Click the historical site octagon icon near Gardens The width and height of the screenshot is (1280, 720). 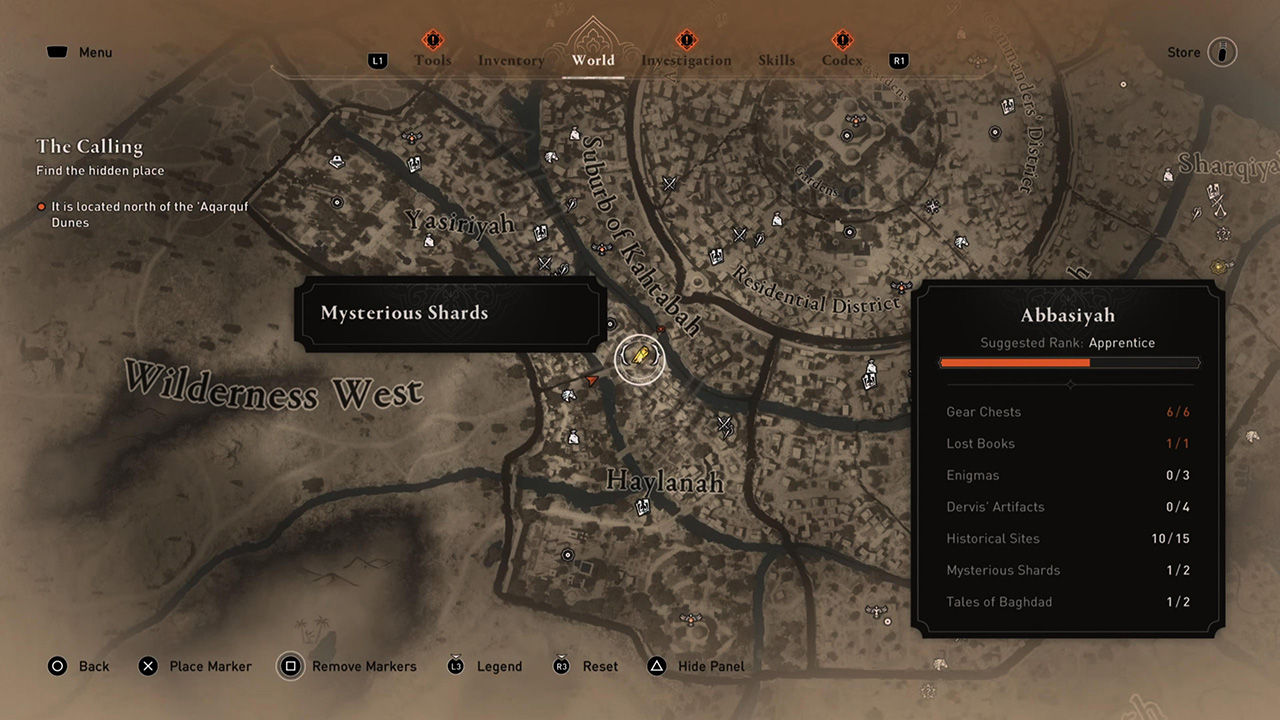click(848, 137)
